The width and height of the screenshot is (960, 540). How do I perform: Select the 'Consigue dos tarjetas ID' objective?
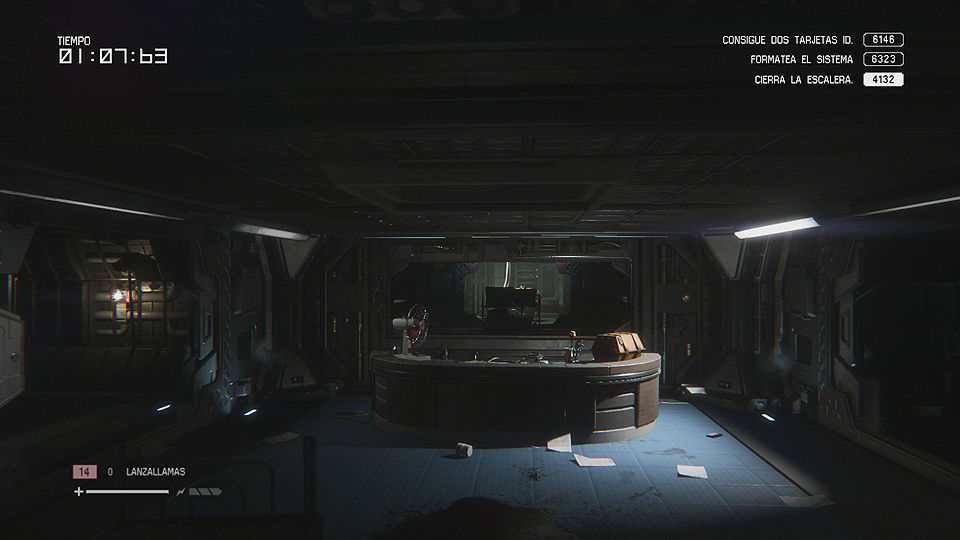787,40
